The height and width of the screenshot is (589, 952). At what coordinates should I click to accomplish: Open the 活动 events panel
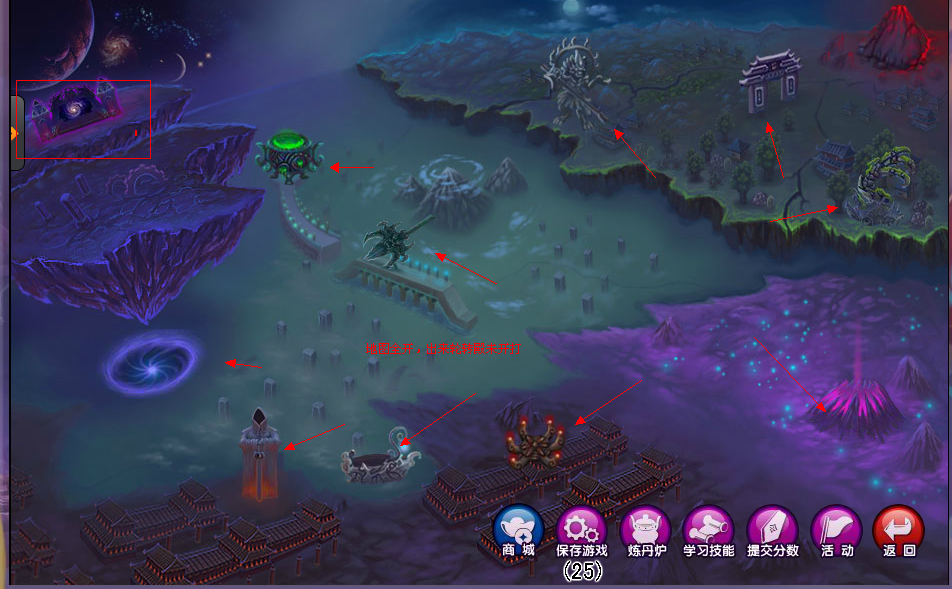pos(836,531)
